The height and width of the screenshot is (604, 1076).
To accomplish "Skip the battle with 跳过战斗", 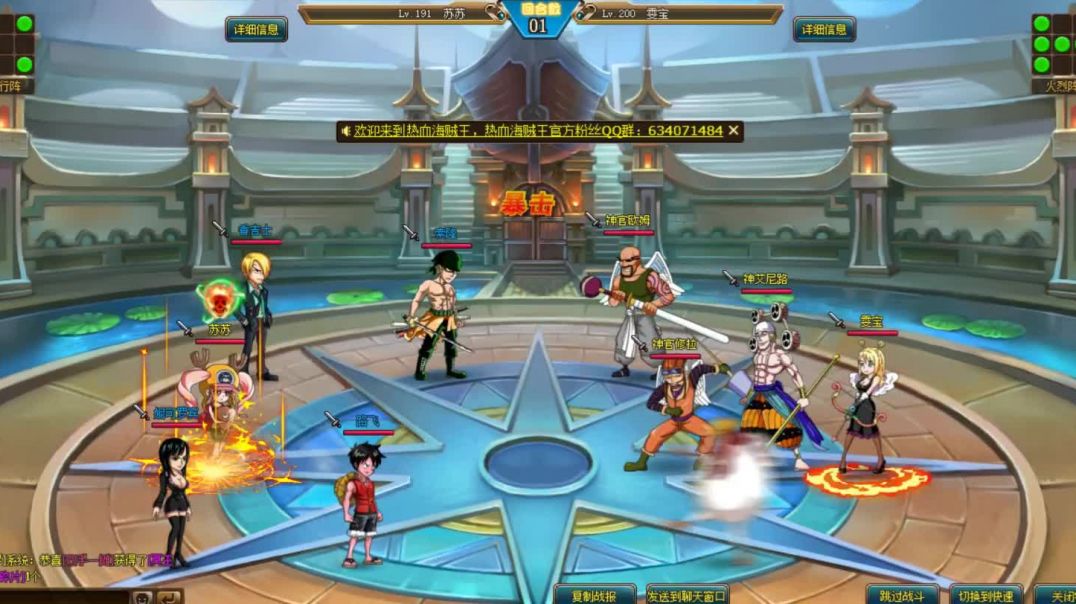I will coord(903,595).
